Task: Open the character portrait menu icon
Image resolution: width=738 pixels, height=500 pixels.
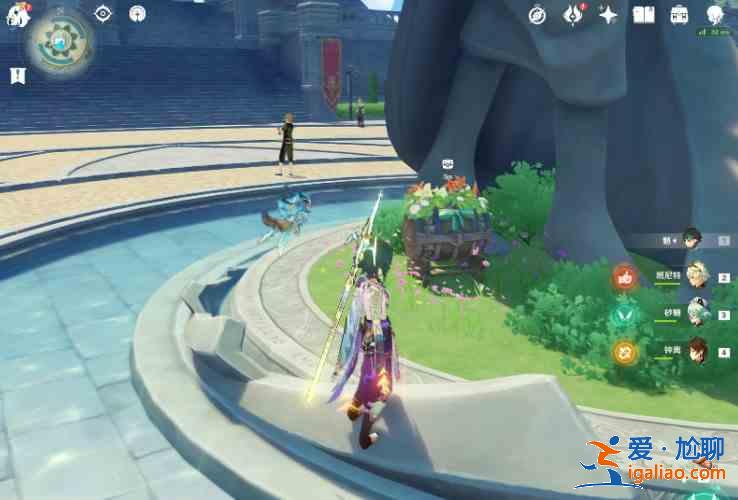Action: tap(714, 14)
